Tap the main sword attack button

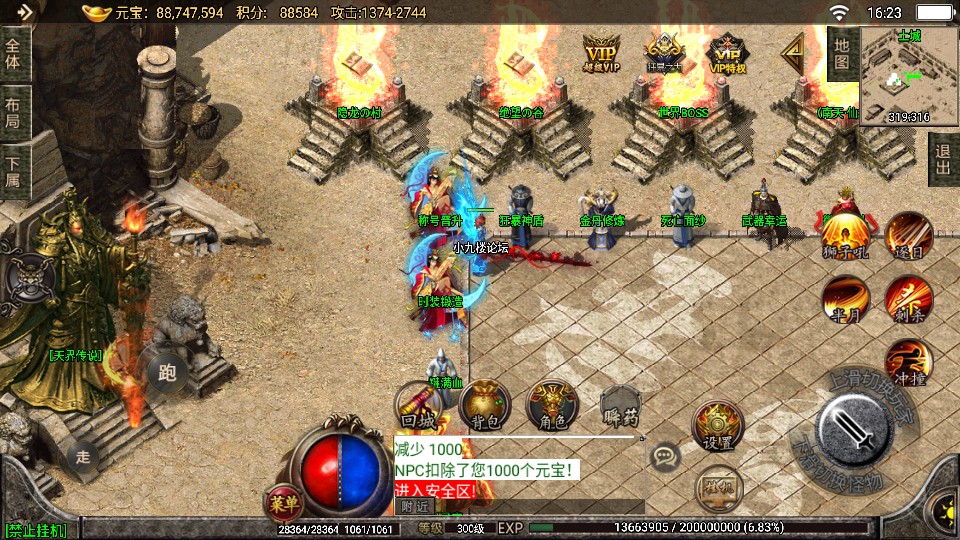click(853, 426)
